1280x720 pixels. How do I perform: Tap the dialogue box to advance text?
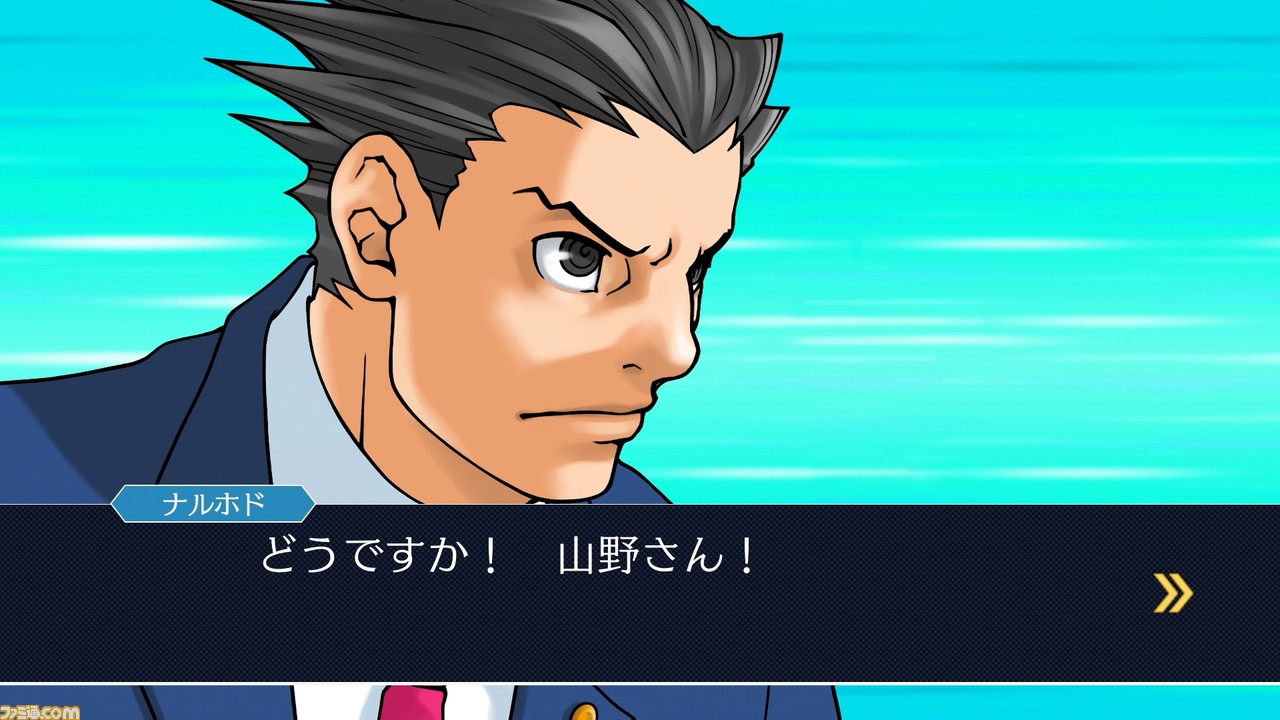(640, 600)
